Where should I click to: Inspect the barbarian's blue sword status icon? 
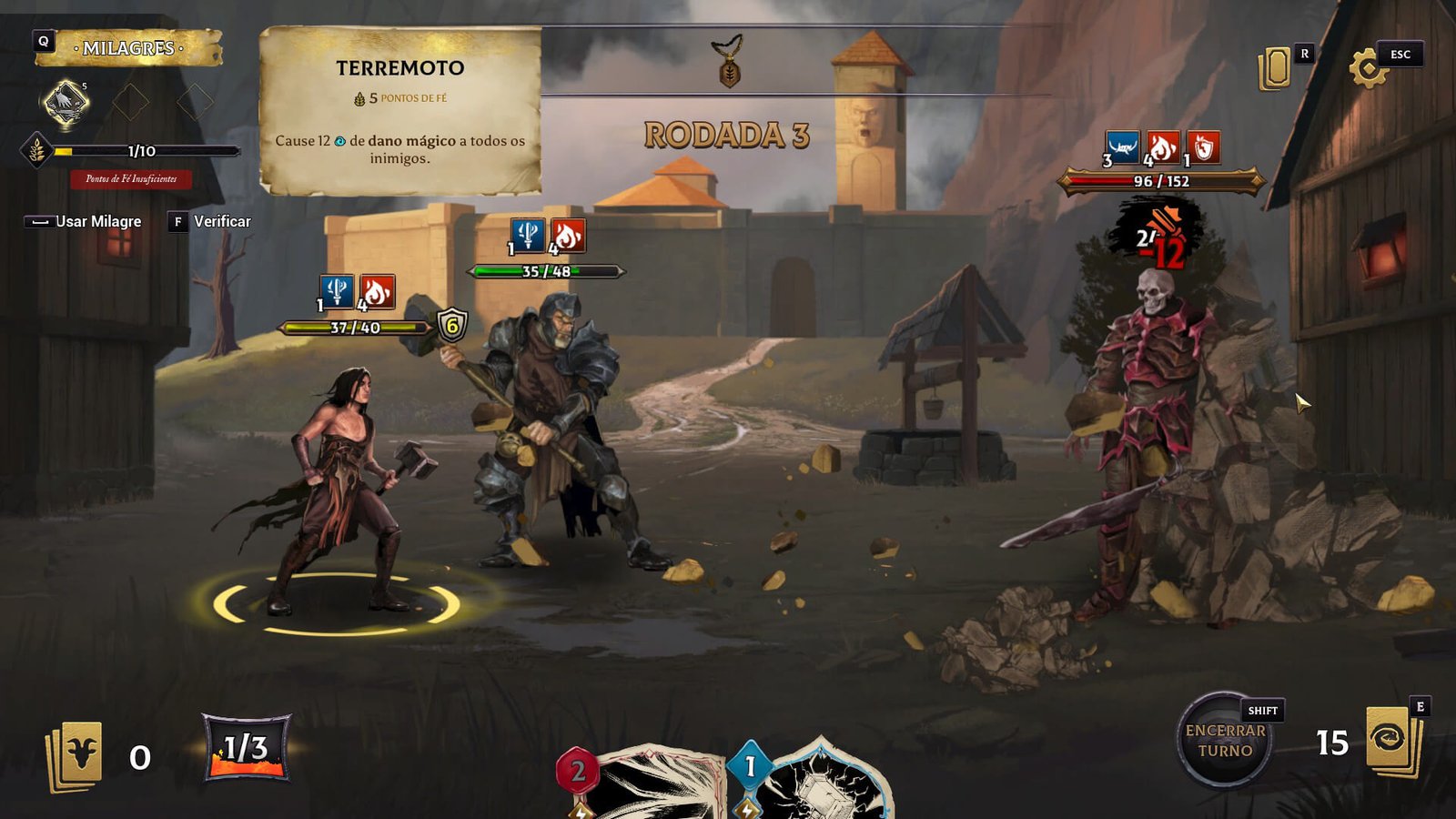tap(337, 291)
